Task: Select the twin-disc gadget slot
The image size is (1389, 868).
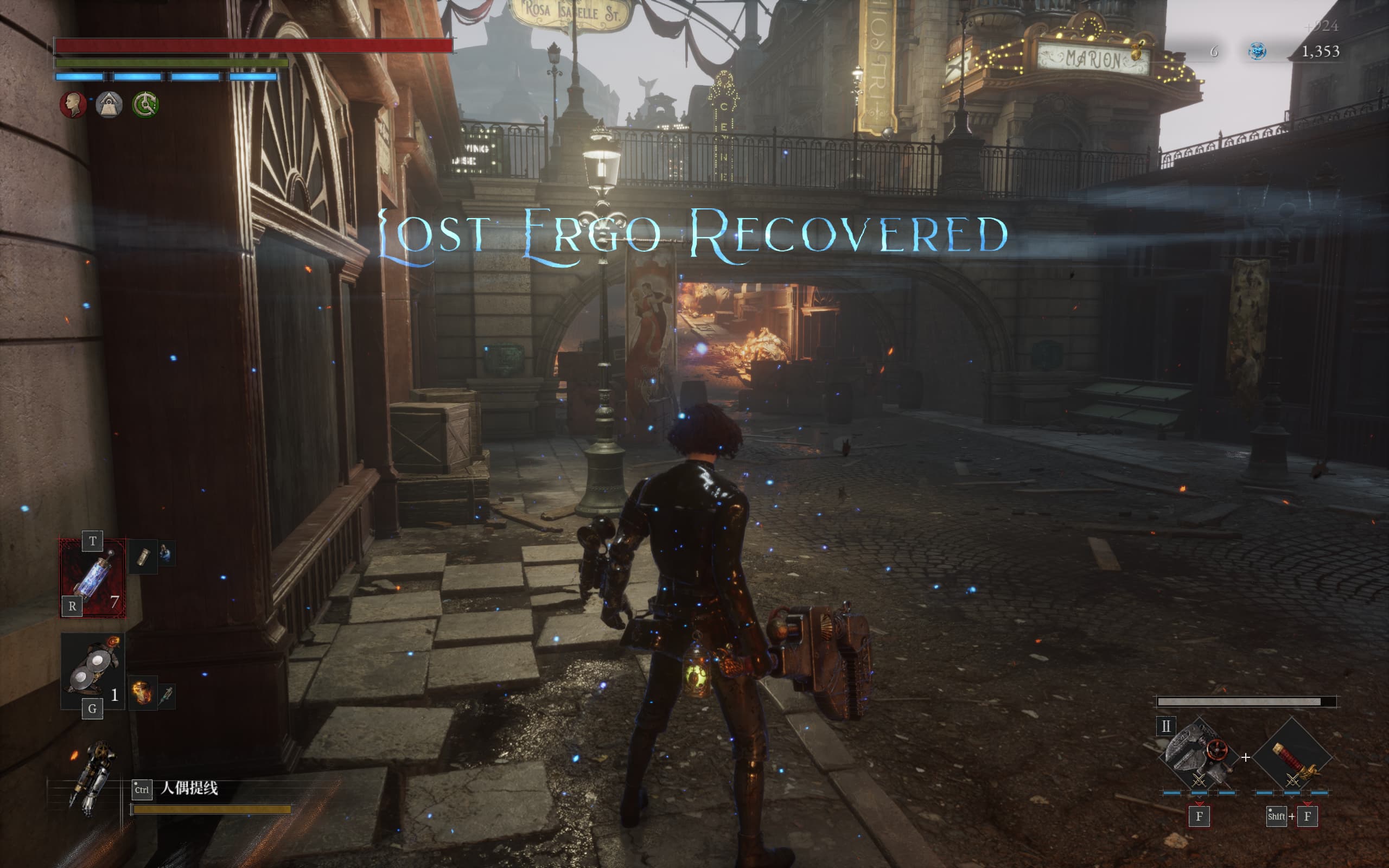Action: (92, 671)
